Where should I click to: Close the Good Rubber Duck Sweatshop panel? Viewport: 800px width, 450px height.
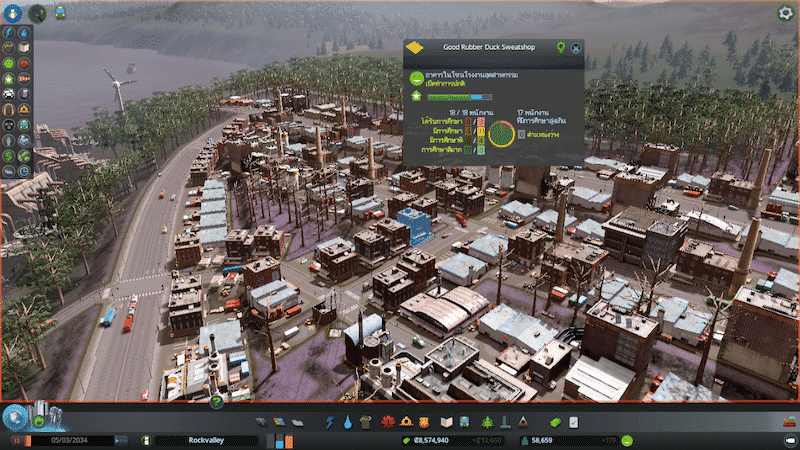coord(577,47)
